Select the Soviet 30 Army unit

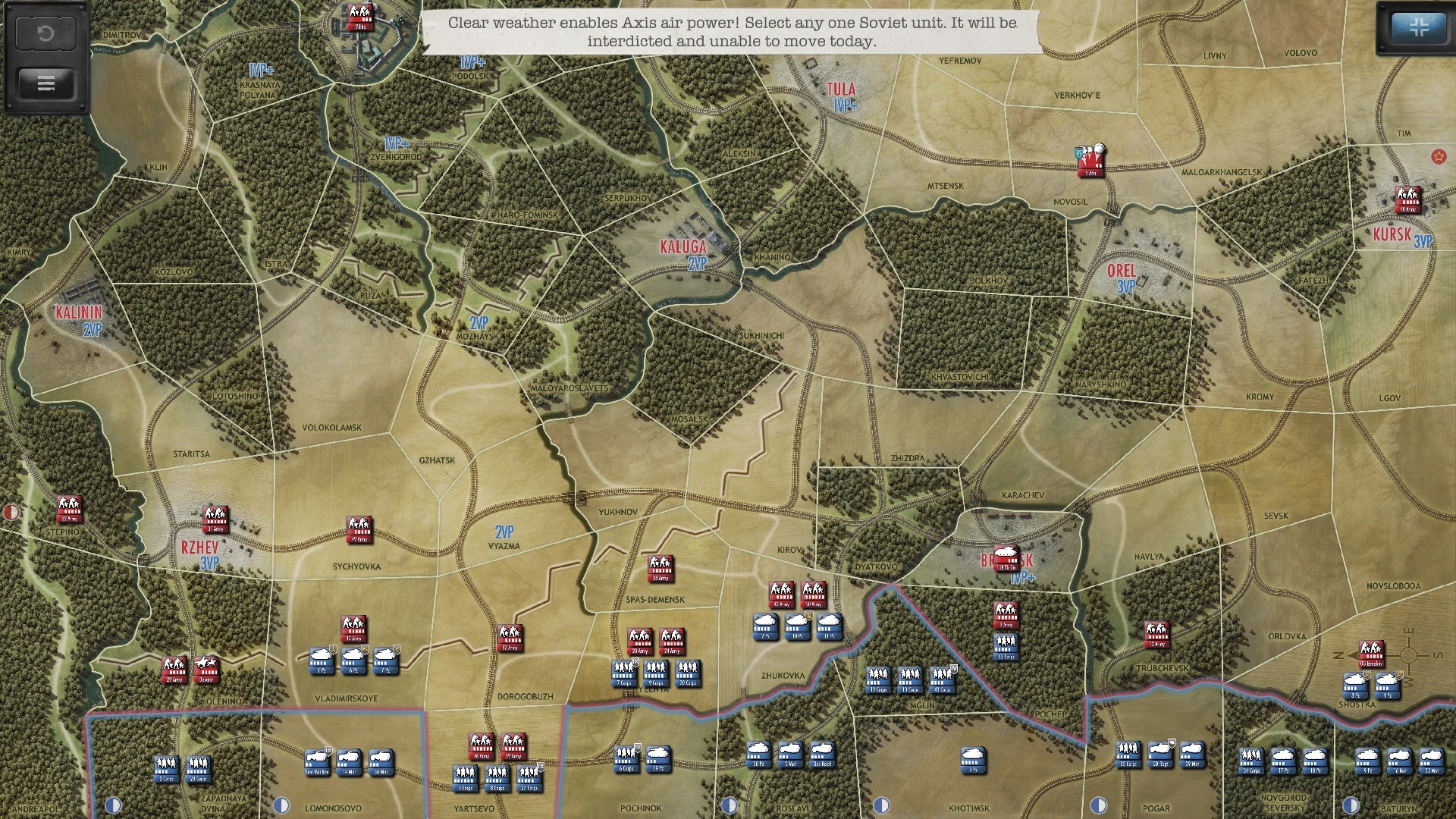[353, 629]
